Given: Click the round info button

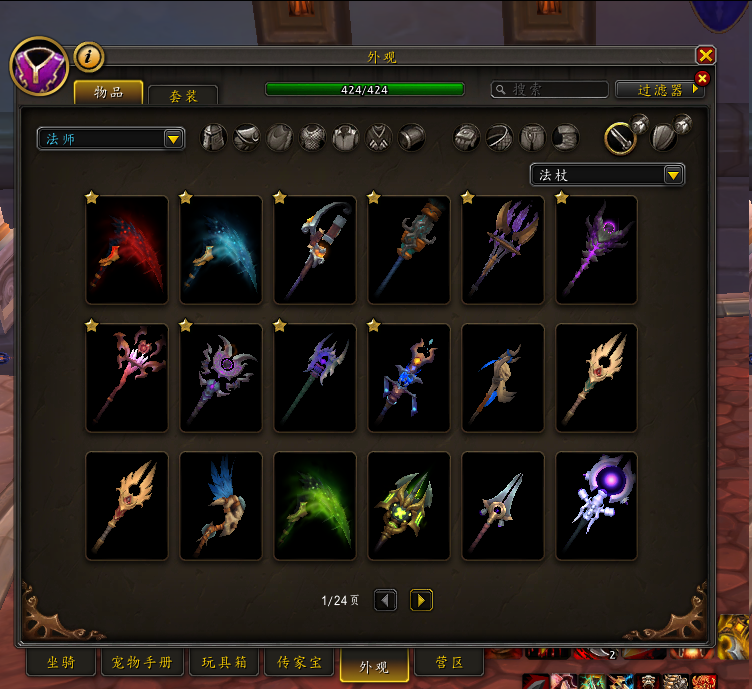Looking at the screenshot, I should point(88,58).
